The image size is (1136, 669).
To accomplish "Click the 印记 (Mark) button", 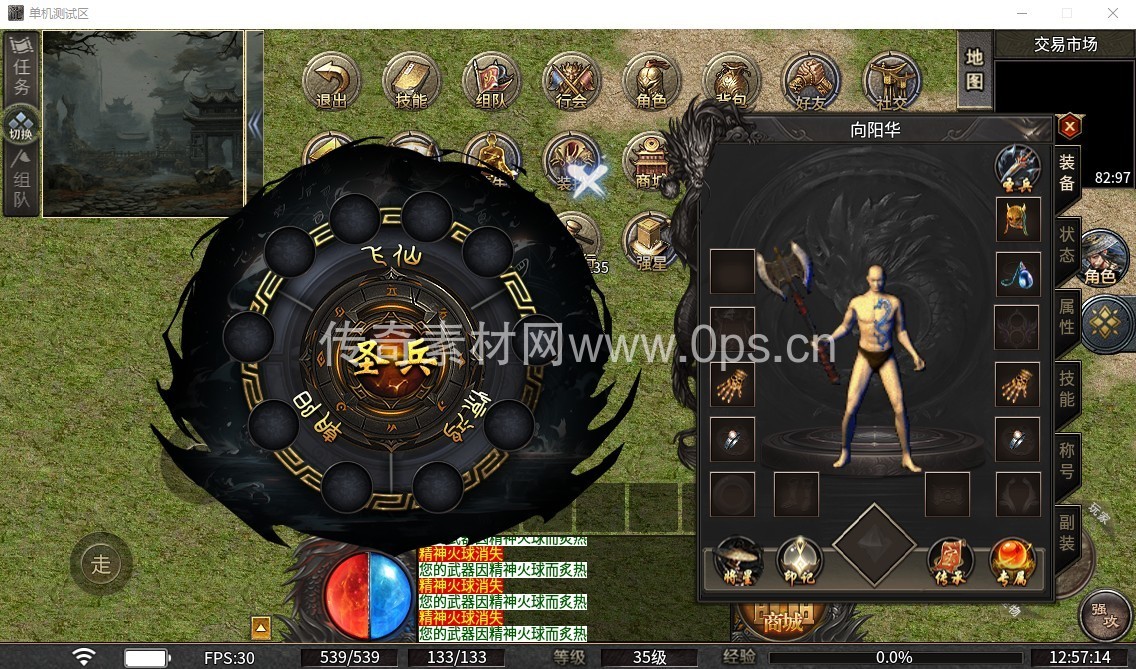I will (x=799, y=562).
